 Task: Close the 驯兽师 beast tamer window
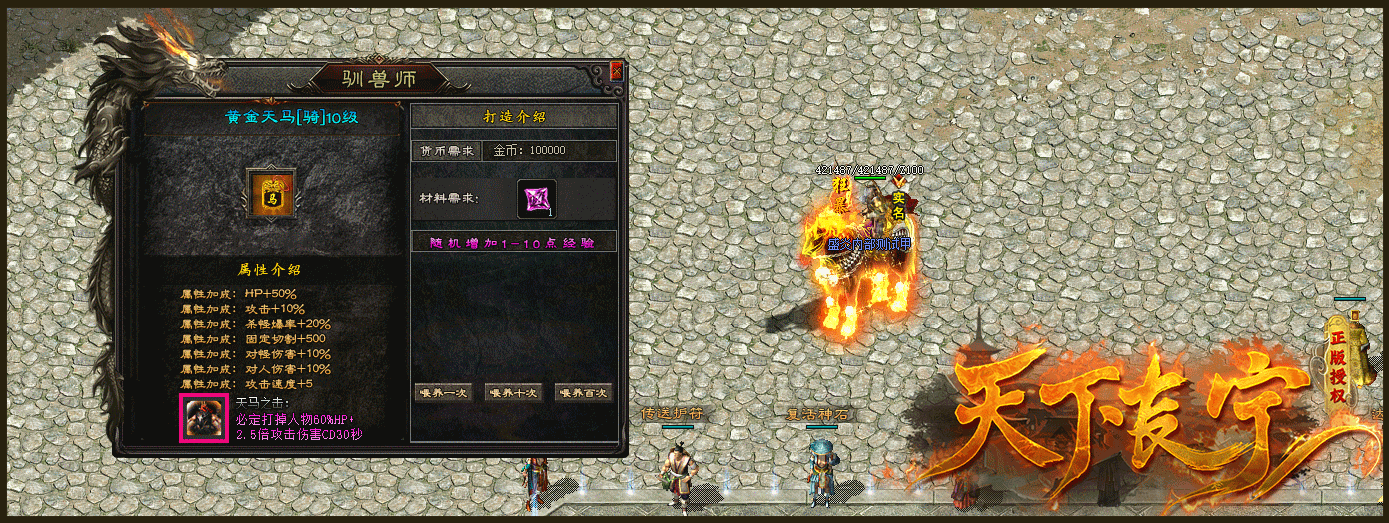pos(616,71)
